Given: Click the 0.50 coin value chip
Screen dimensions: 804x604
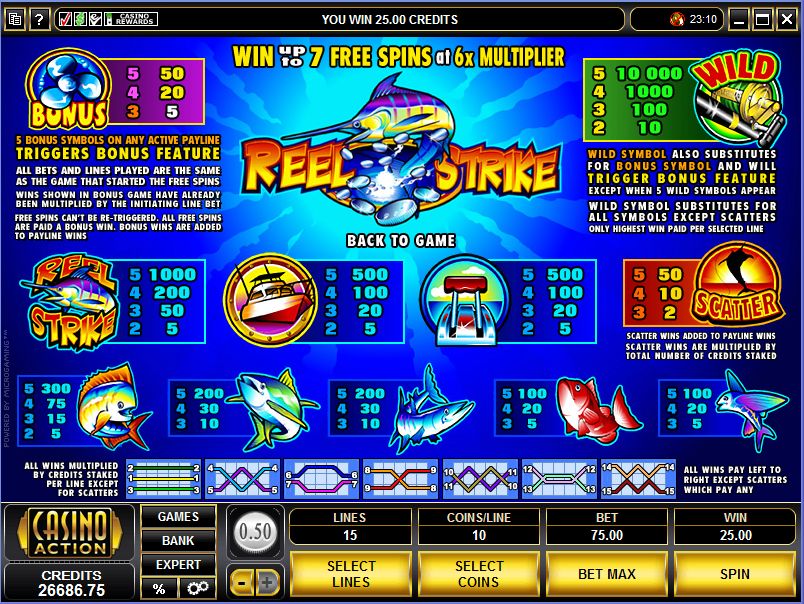Looking at the screenshot, I should pyautogui.click(x=255, y=531).
